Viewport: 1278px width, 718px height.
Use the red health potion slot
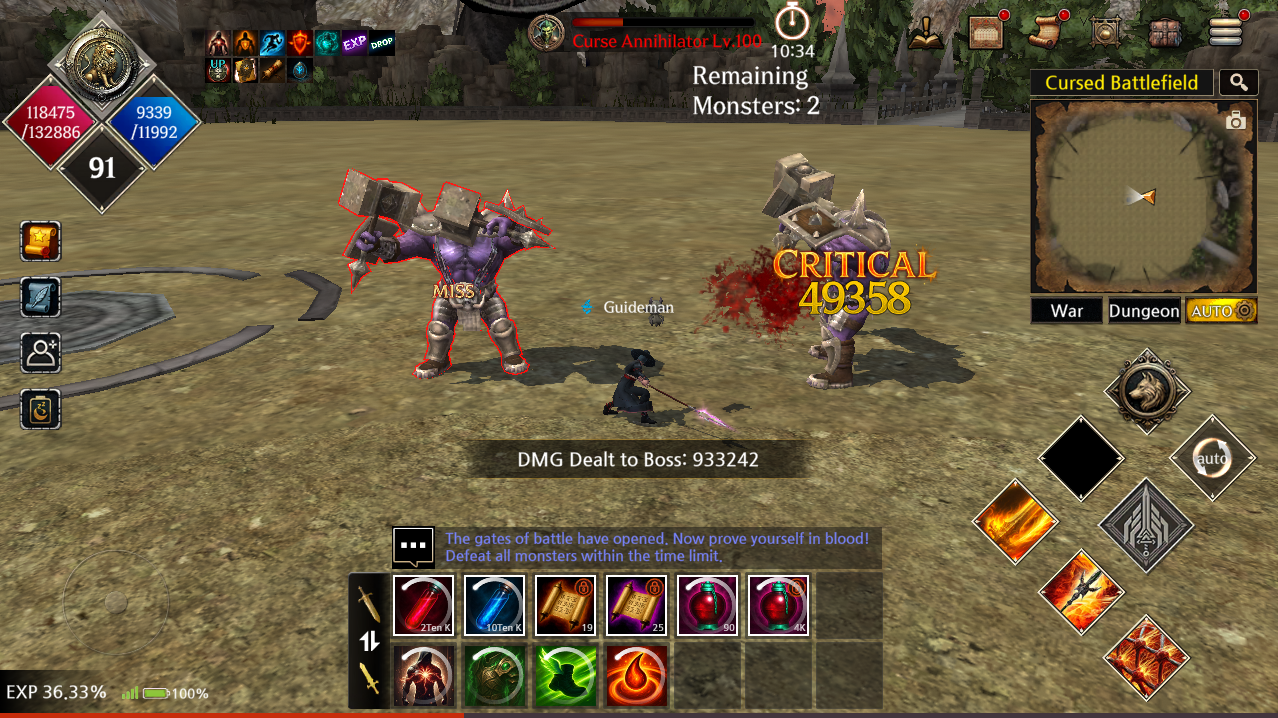tap(424, 606)
